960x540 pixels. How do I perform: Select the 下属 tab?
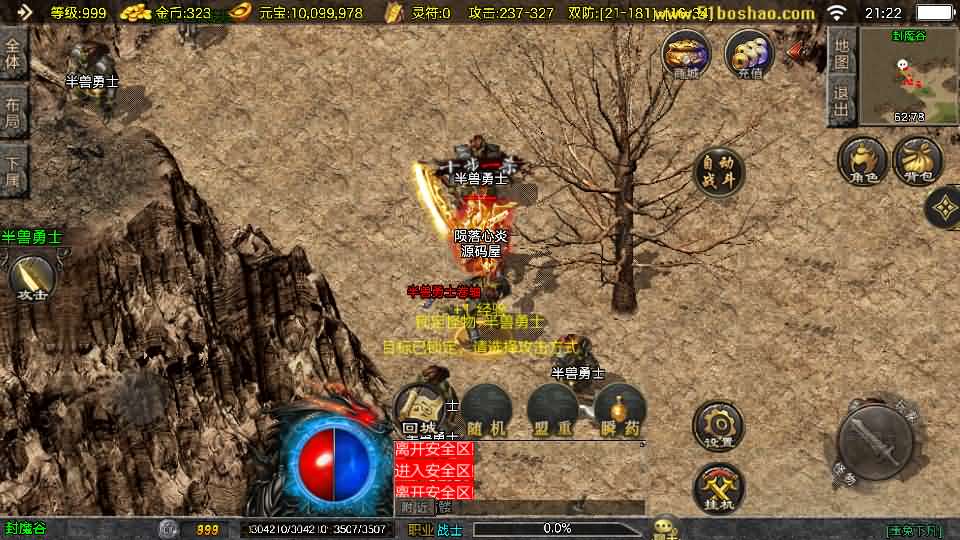(13, 170)
